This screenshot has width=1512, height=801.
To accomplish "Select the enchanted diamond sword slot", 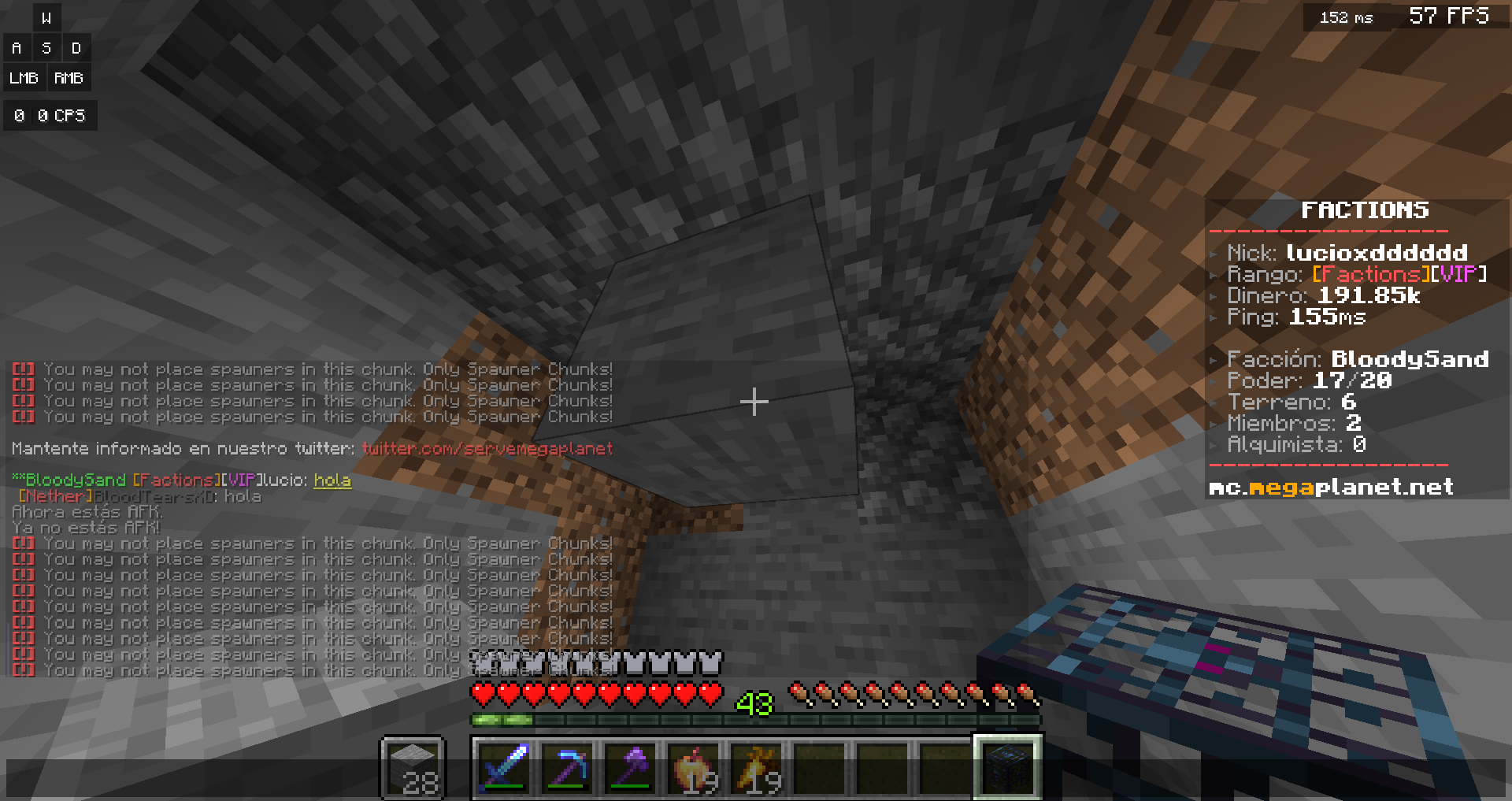I will pos(505,767).
